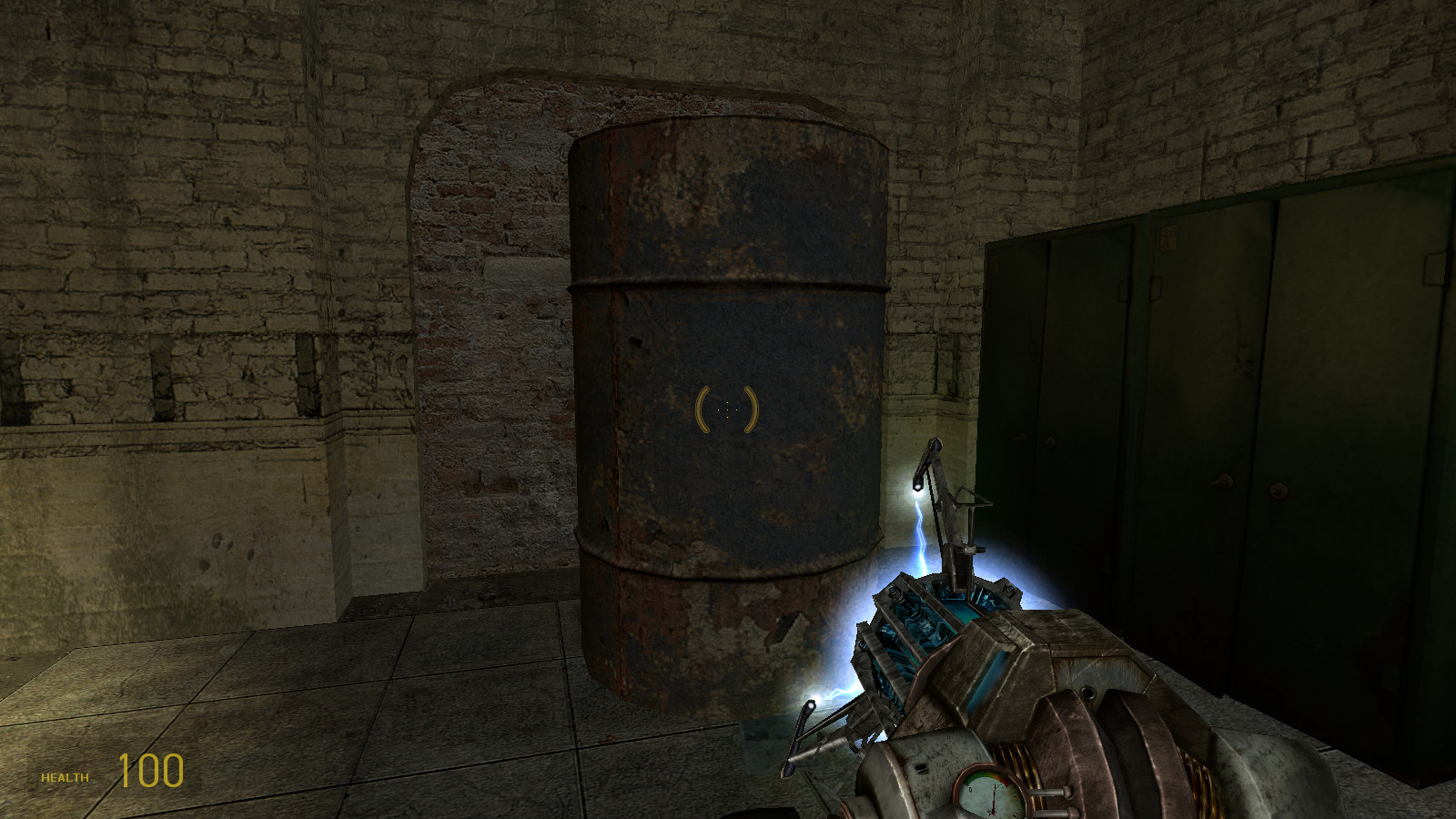The image size is (1456, 819).
Task: Click the gravity gun's crosshair reticle
Action: click(725, 409)
